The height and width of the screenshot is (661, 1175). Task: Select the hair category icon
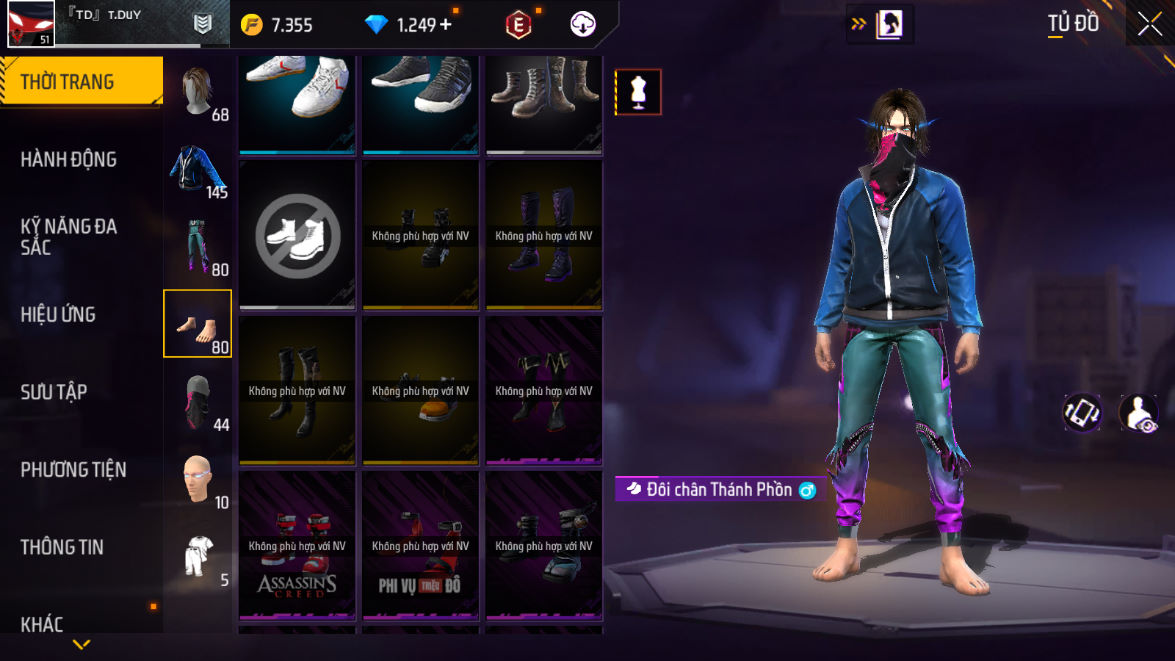click(198, 92)
